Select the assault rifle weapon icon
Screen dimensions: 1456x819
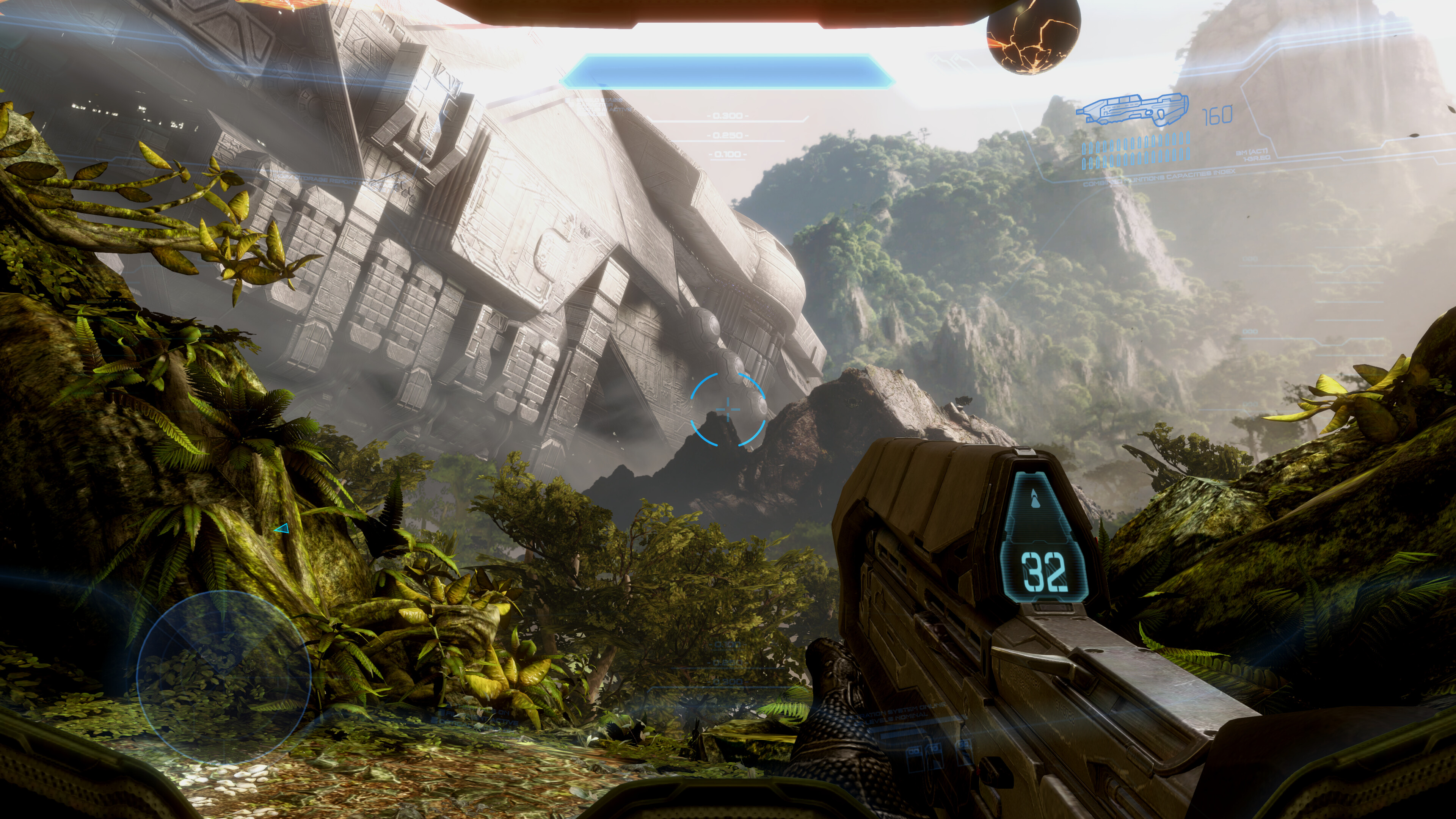pos(1132,110)
